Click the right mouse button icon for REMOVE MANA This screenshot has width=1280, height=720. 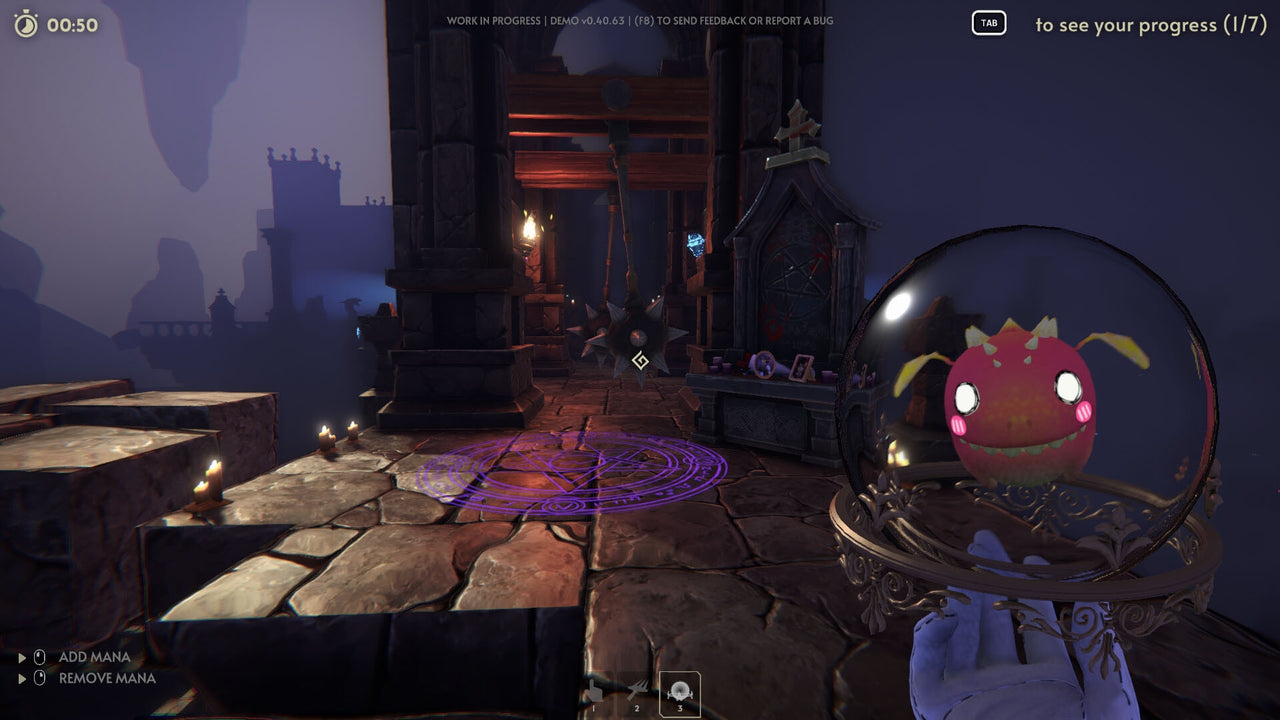(38, 678)
